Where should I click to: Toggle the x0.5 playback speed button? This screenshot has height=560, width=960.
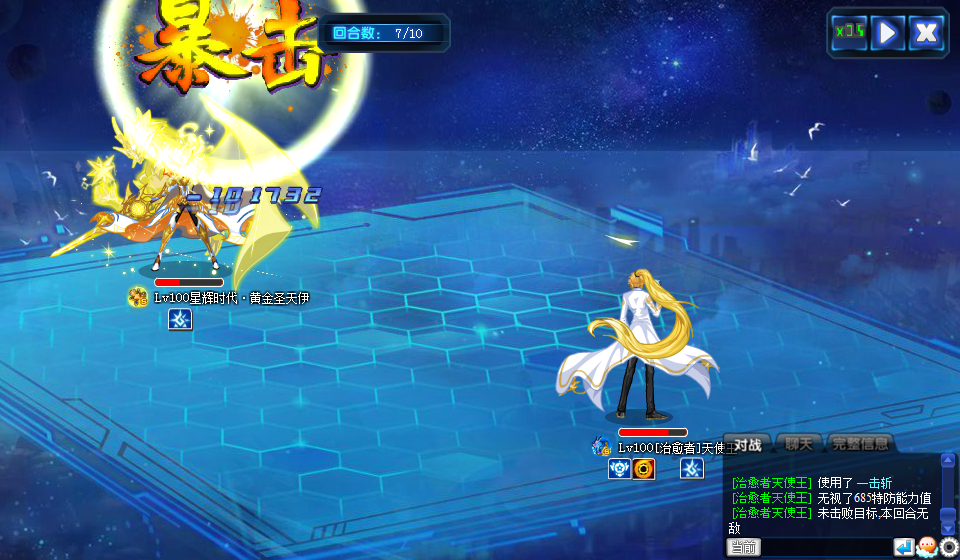click(849, 32)
